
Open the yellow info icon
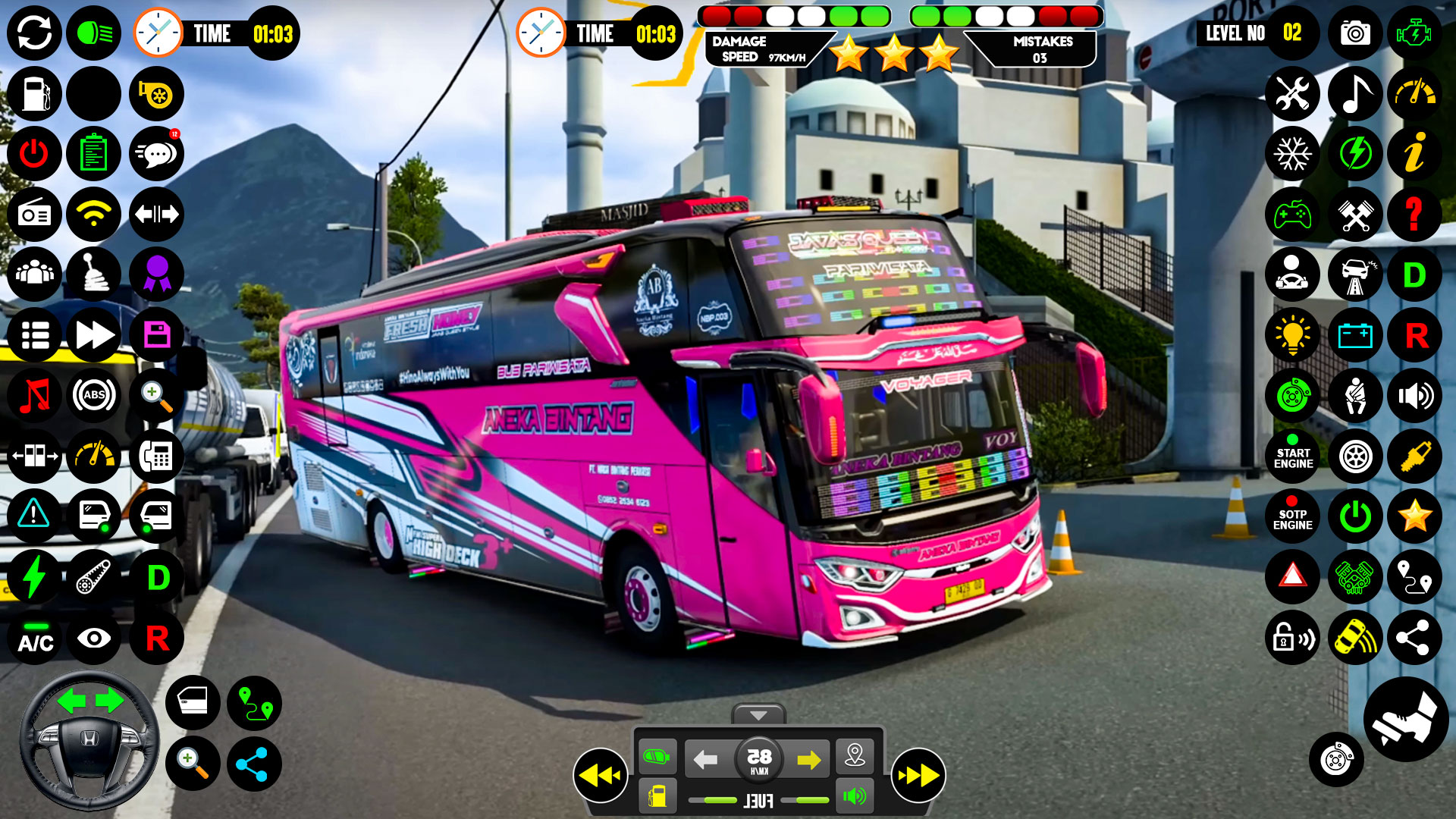pos(1417,155)
